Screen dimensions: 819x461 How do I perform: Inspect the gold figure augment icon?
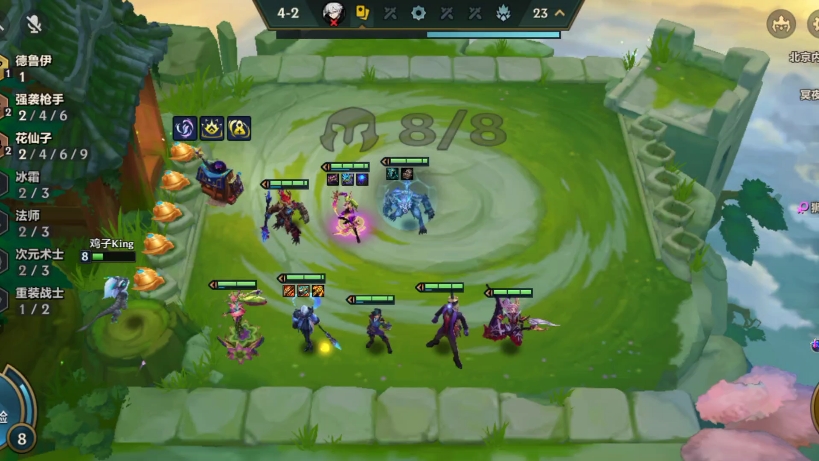click(238, 128)
